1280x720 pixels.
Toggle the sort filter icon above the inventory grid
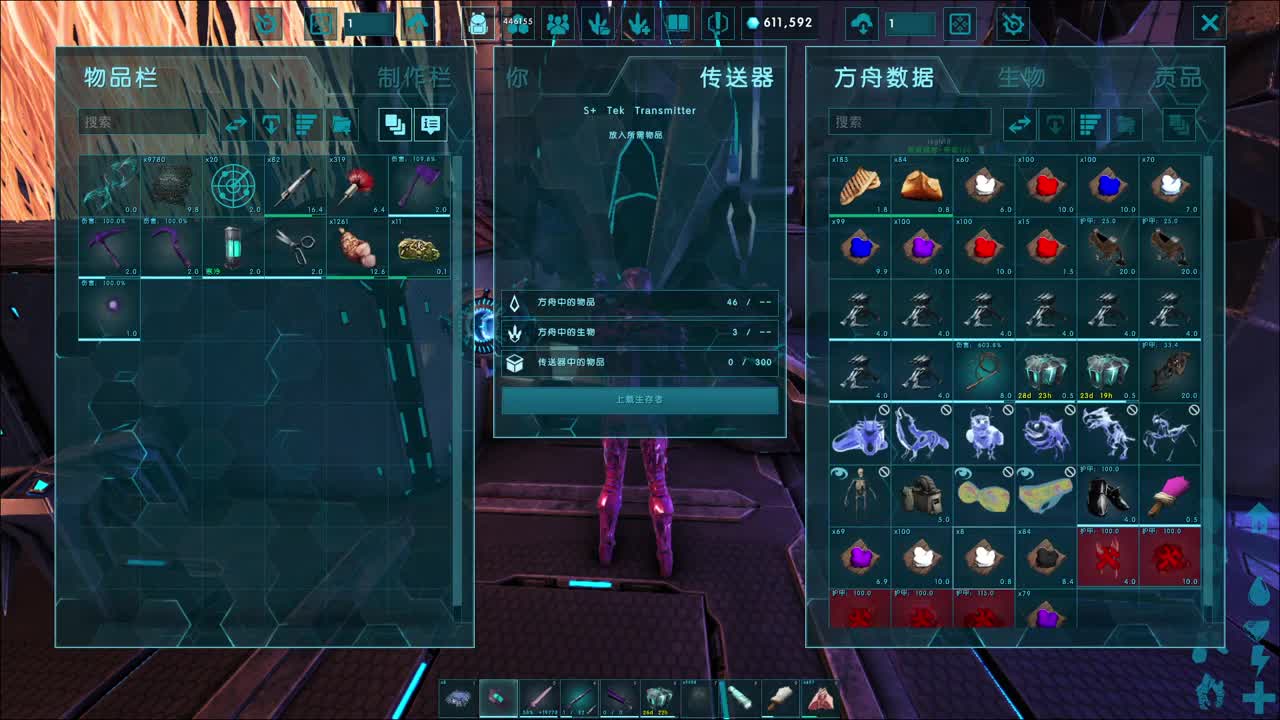[305, 123]
